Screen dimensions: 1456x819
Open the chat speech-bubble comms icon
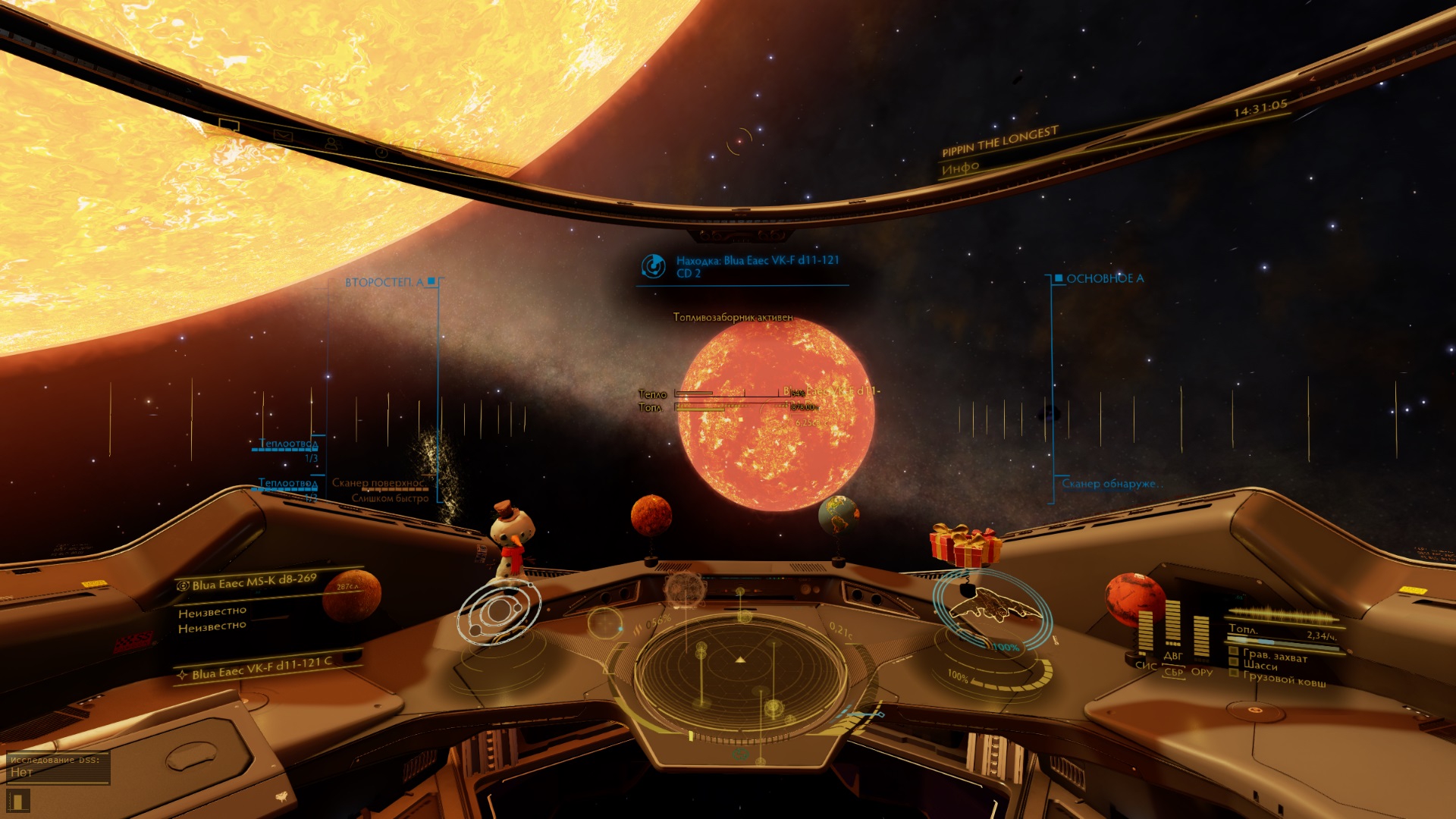229,125
